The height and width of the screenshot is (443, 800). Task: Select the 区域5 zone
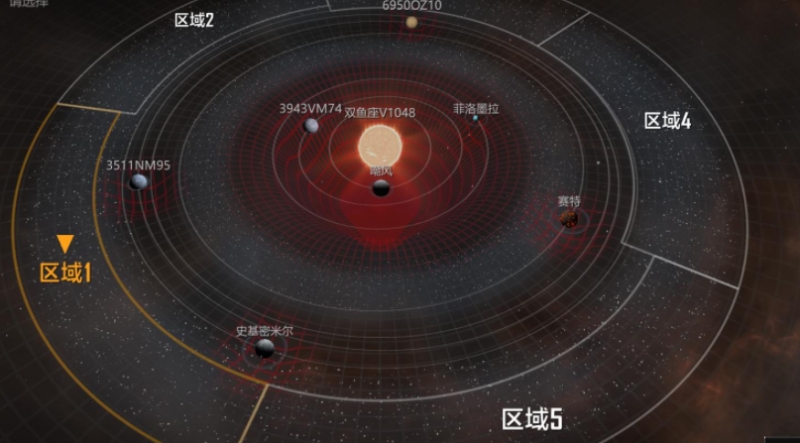pyautogui.click(x=532, y=418)
